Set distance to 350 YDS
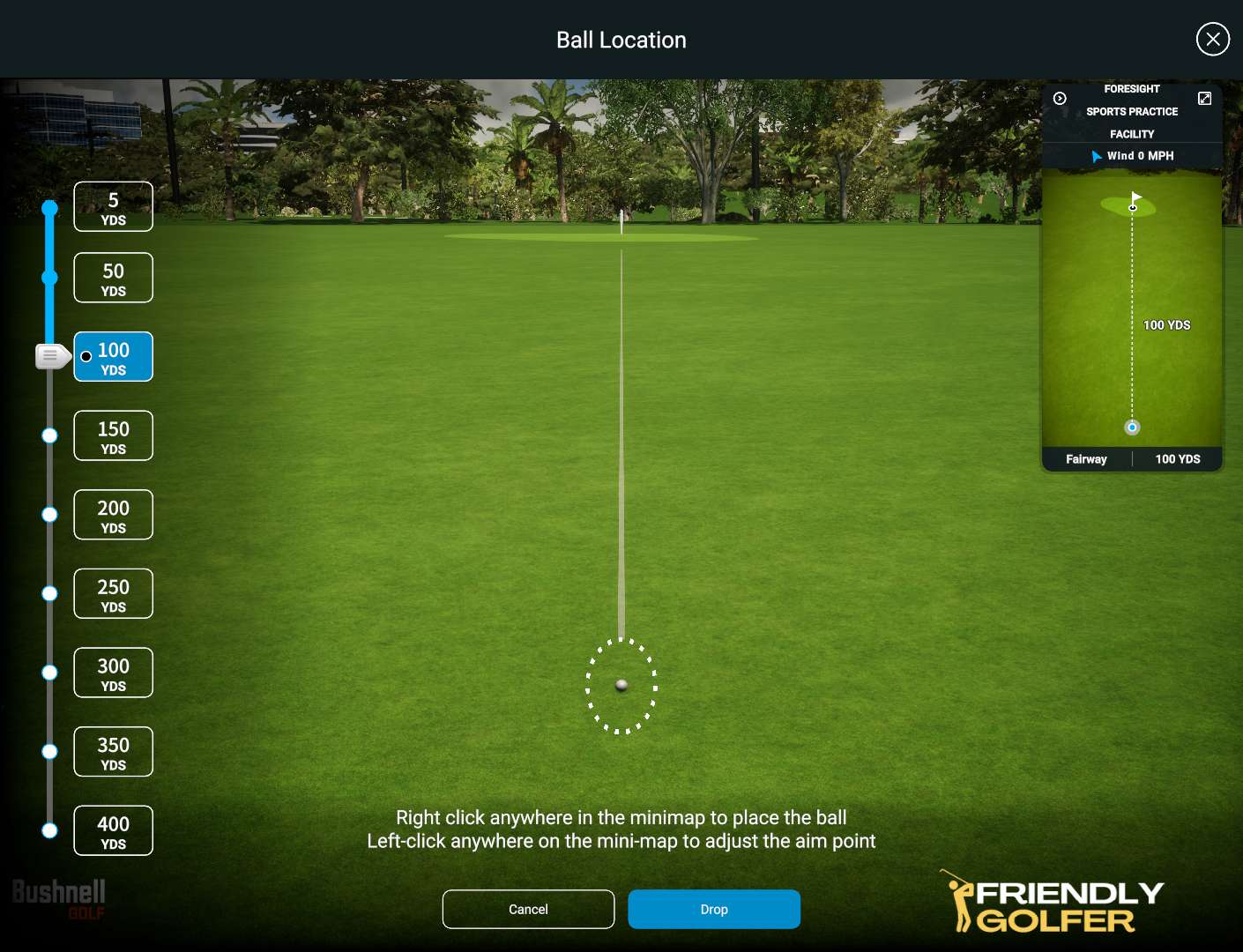The width and height of the screenshot is (1243, 952). pos(113,752)
